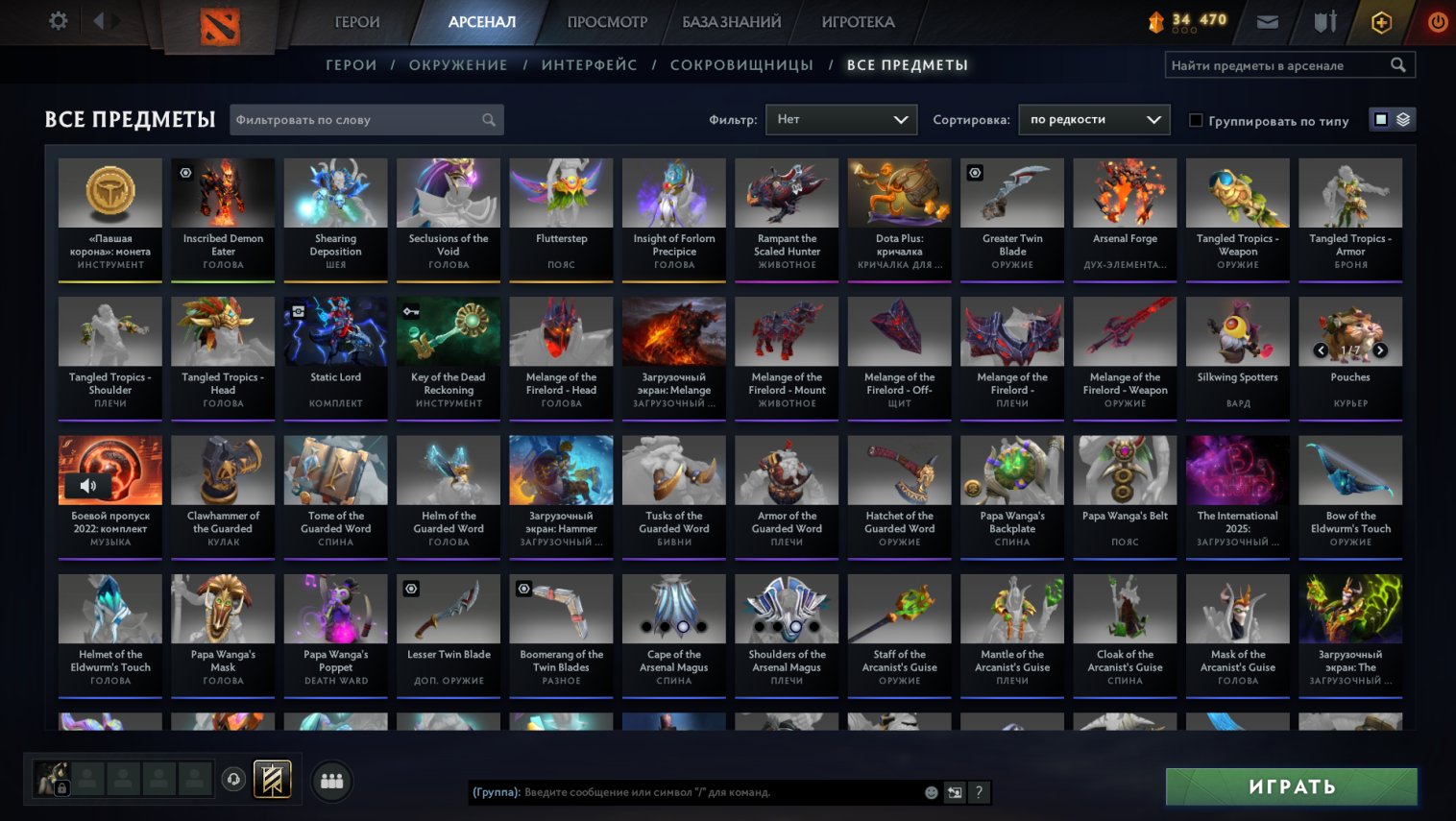Click the power button to exit
Image resolution: width=1456 pixels, height=821 pixels.
(1437, 20)
